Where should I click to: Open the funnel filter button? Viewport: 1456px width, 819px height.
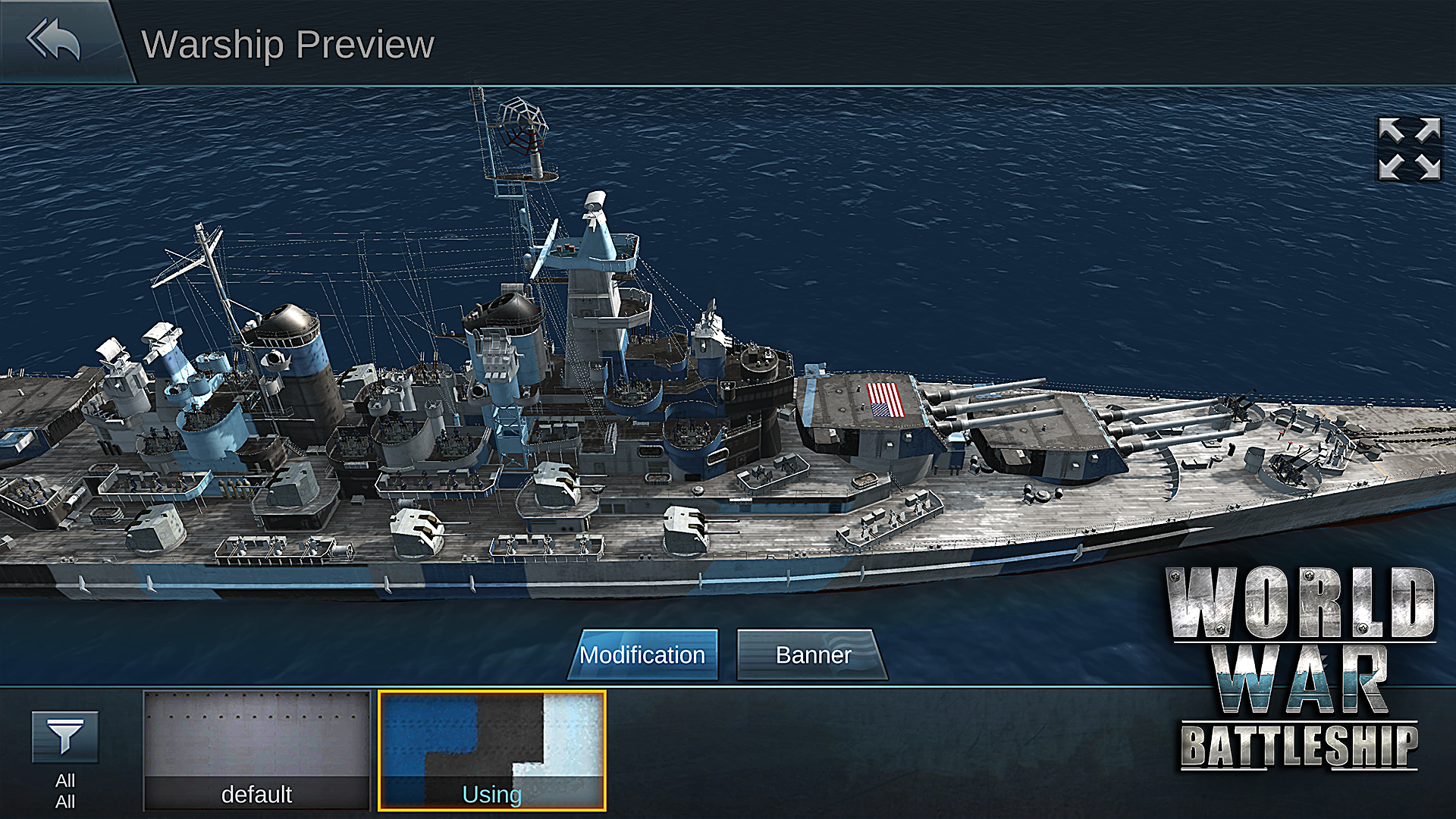[65, 736]
